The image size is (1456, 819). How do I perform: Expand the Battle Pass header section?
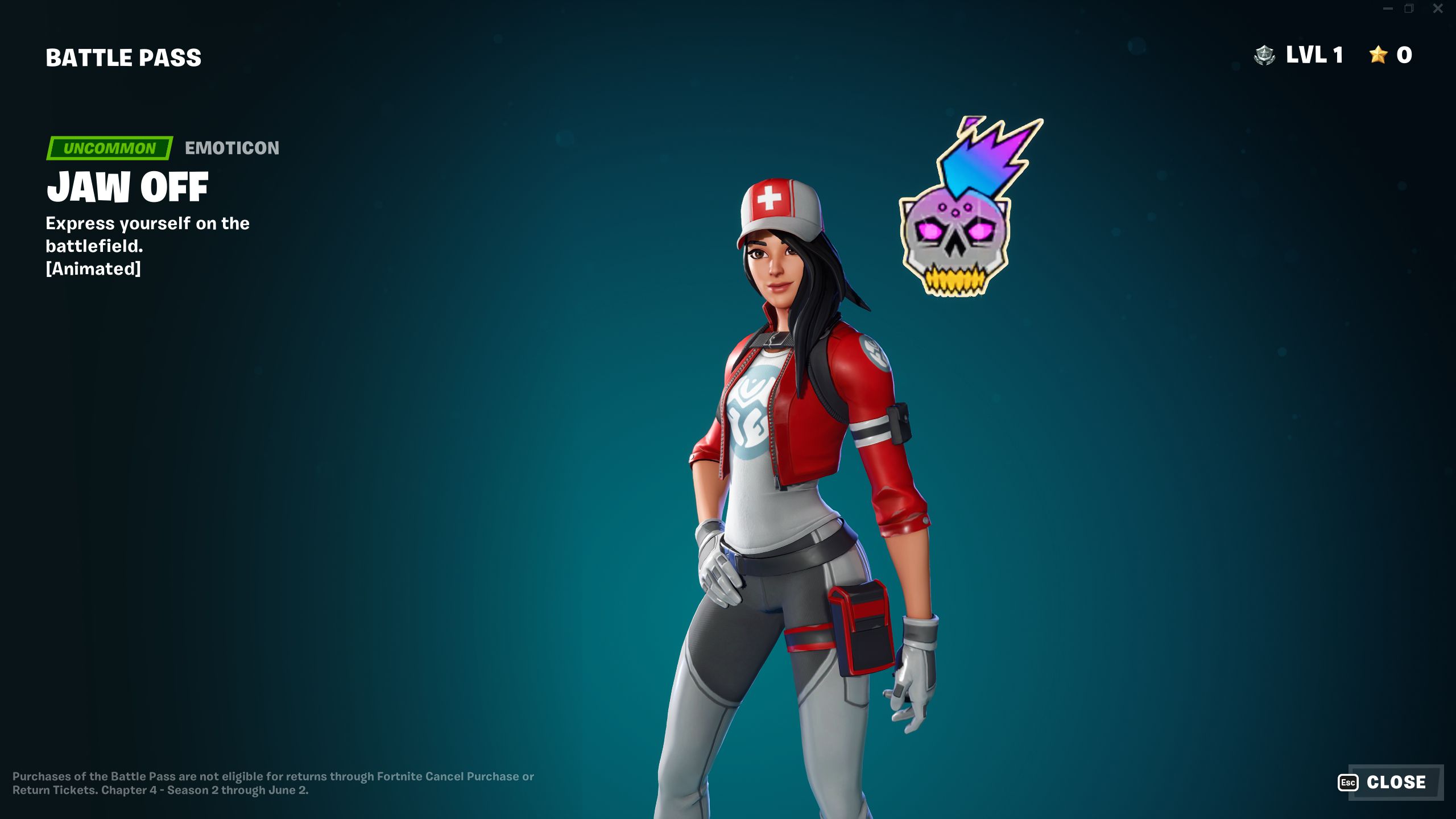(x=123, y=56)
